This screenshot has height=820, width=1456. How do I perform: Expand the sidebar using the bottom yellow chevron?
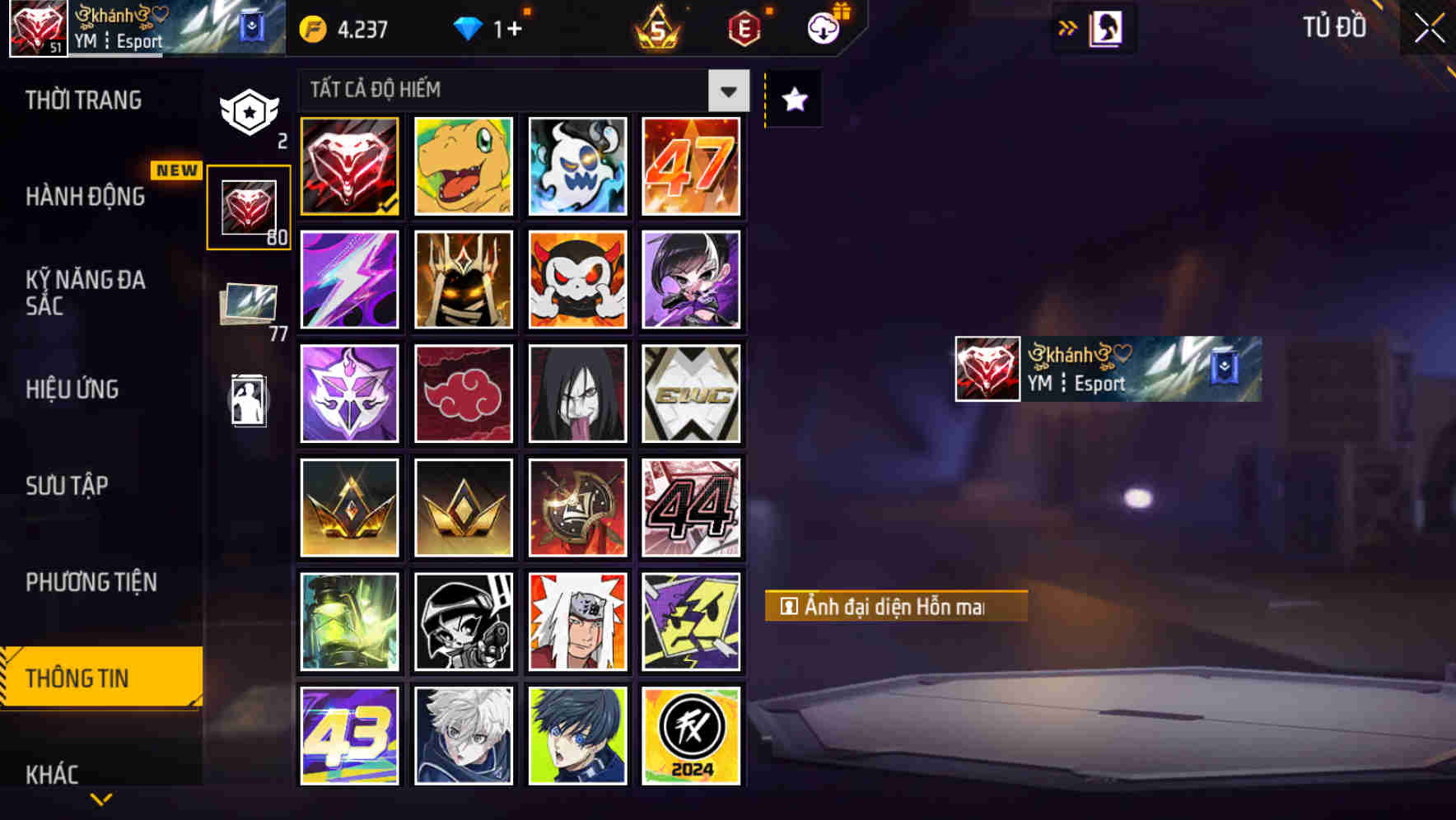100,800
